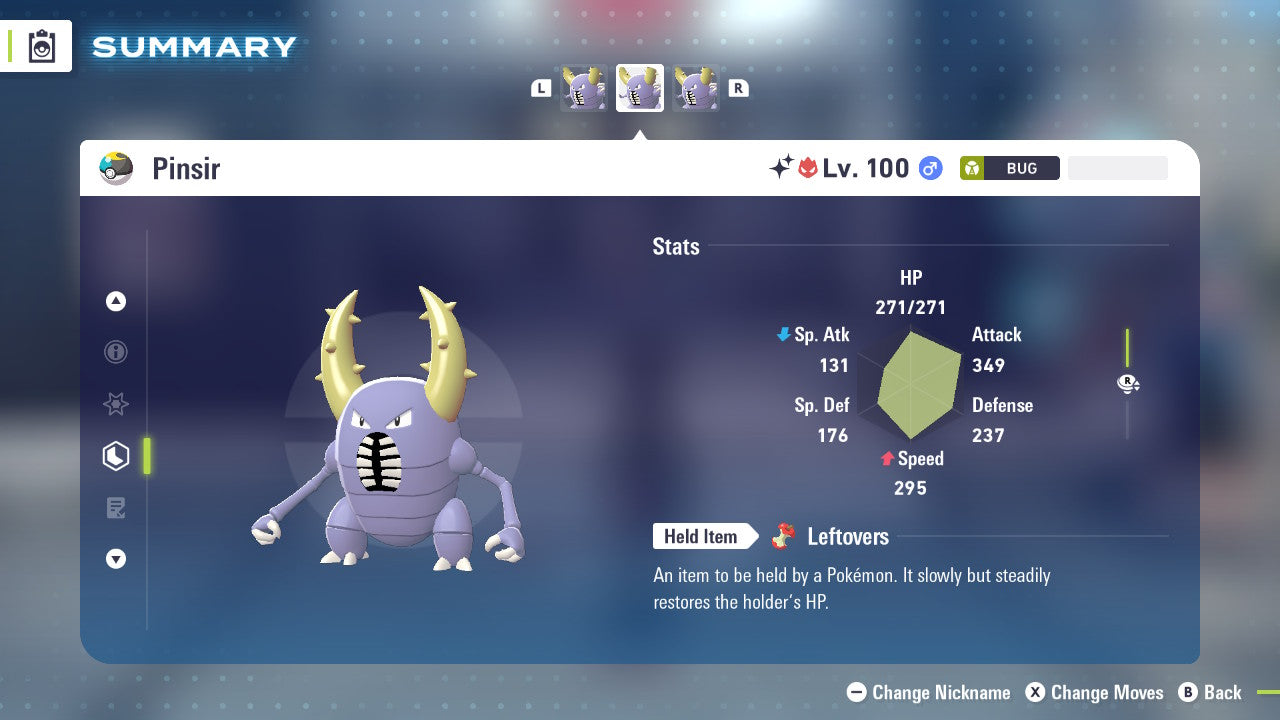The height and width of the screenshot is (720, 1280).
Task: Click the Poké Ball icon beside Pinsir's name
Action: pos(116,168)
